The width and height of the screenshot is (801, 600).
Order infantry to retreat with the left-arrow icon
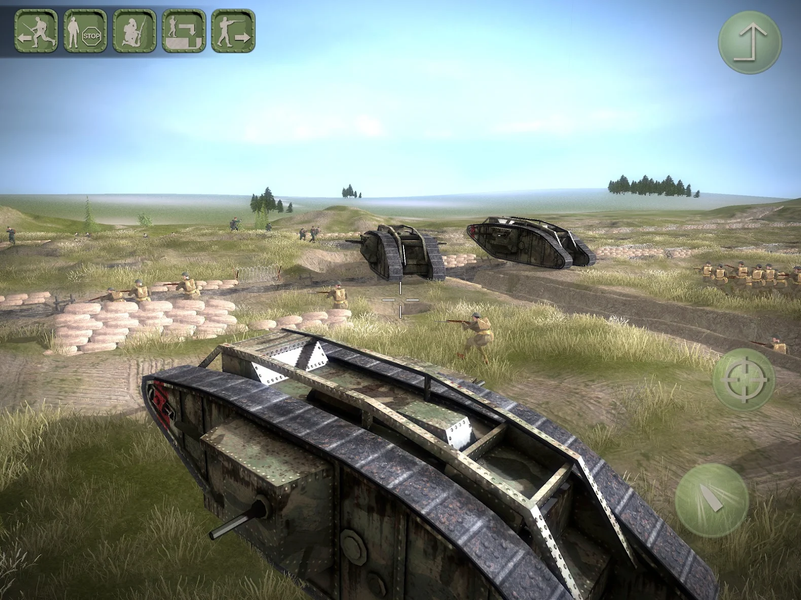pos(36,31)
